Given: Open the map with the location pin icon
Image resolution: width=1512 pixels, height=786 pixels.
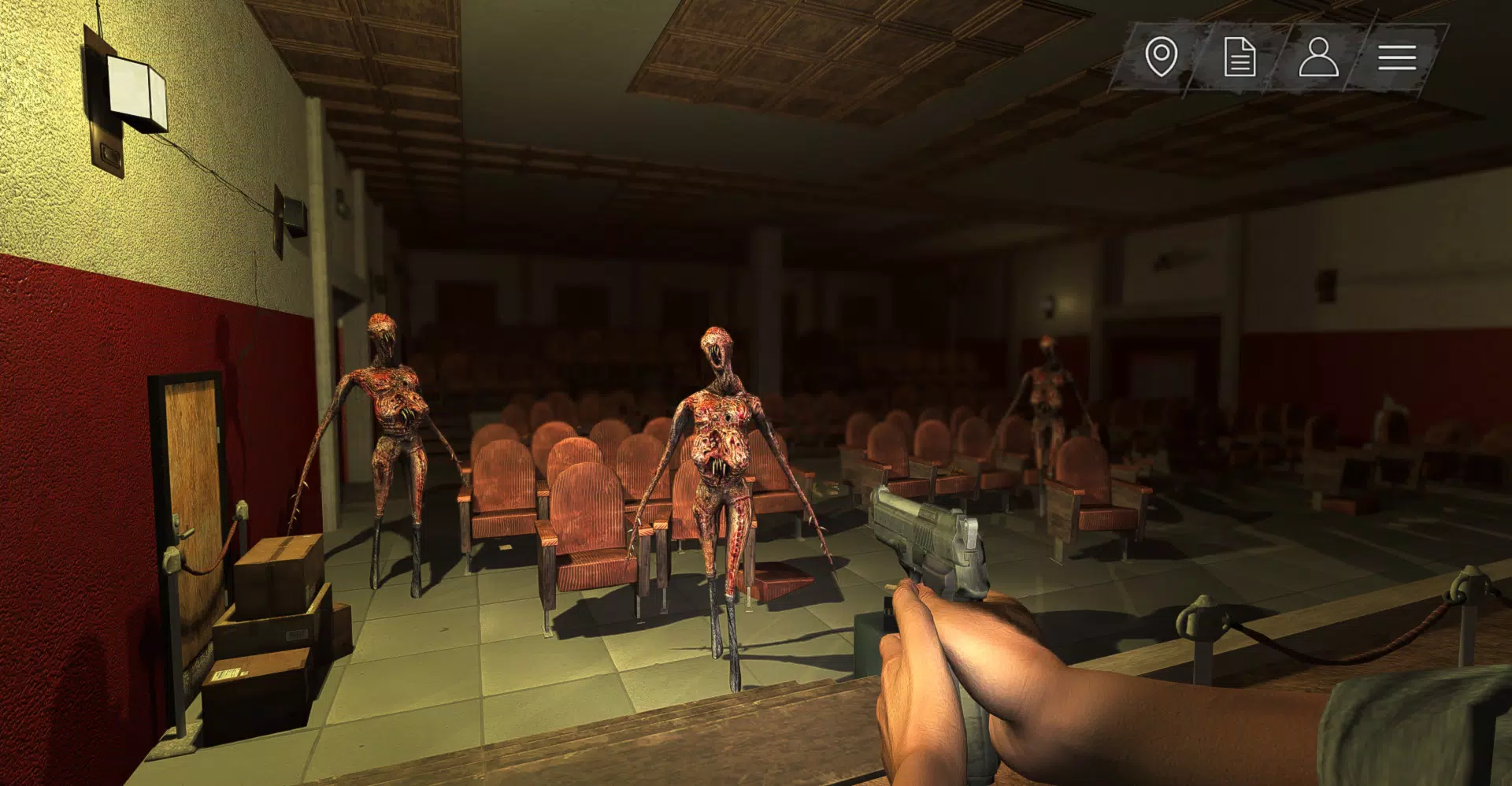Looking at the screenshot, I should pyautogui.click(x=1160, y=56).
